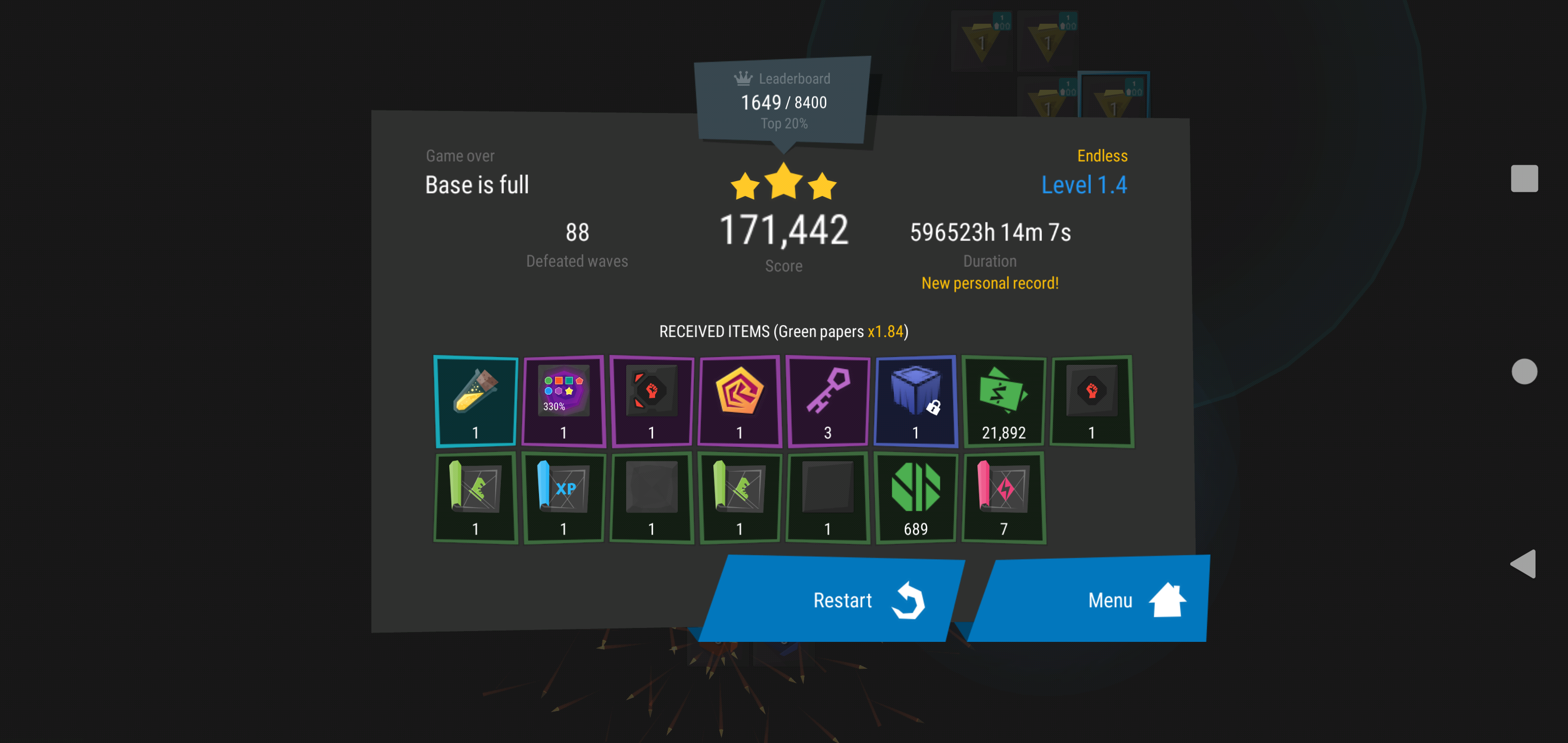Image resolution: width=1568 pixels, height=743 pixels.
Task: View the pink lightning blueprint item
Action: click(x=1004, y=497)
